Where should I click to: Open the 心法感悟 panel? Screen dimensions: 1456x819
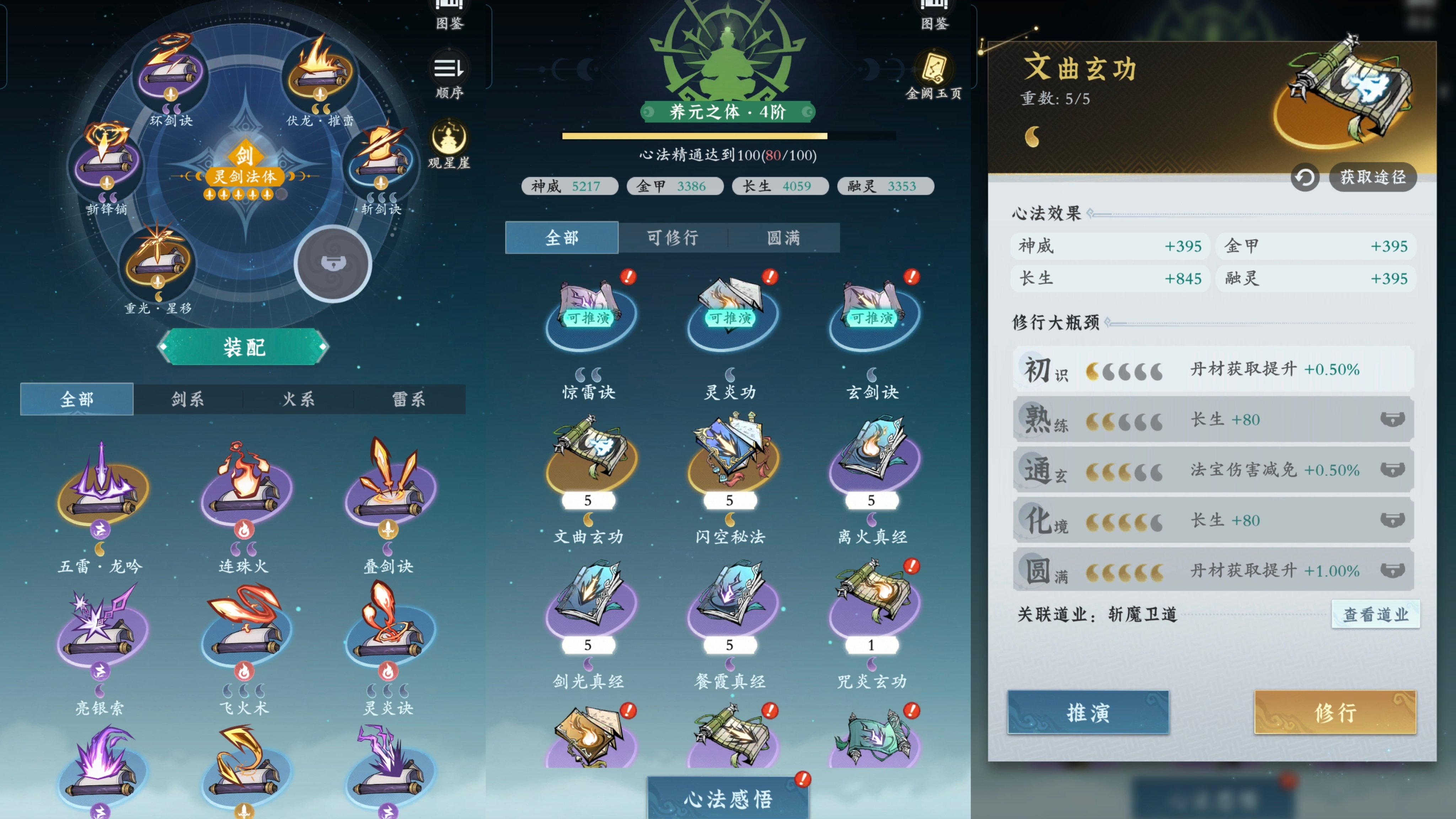[x=727, y=798]
